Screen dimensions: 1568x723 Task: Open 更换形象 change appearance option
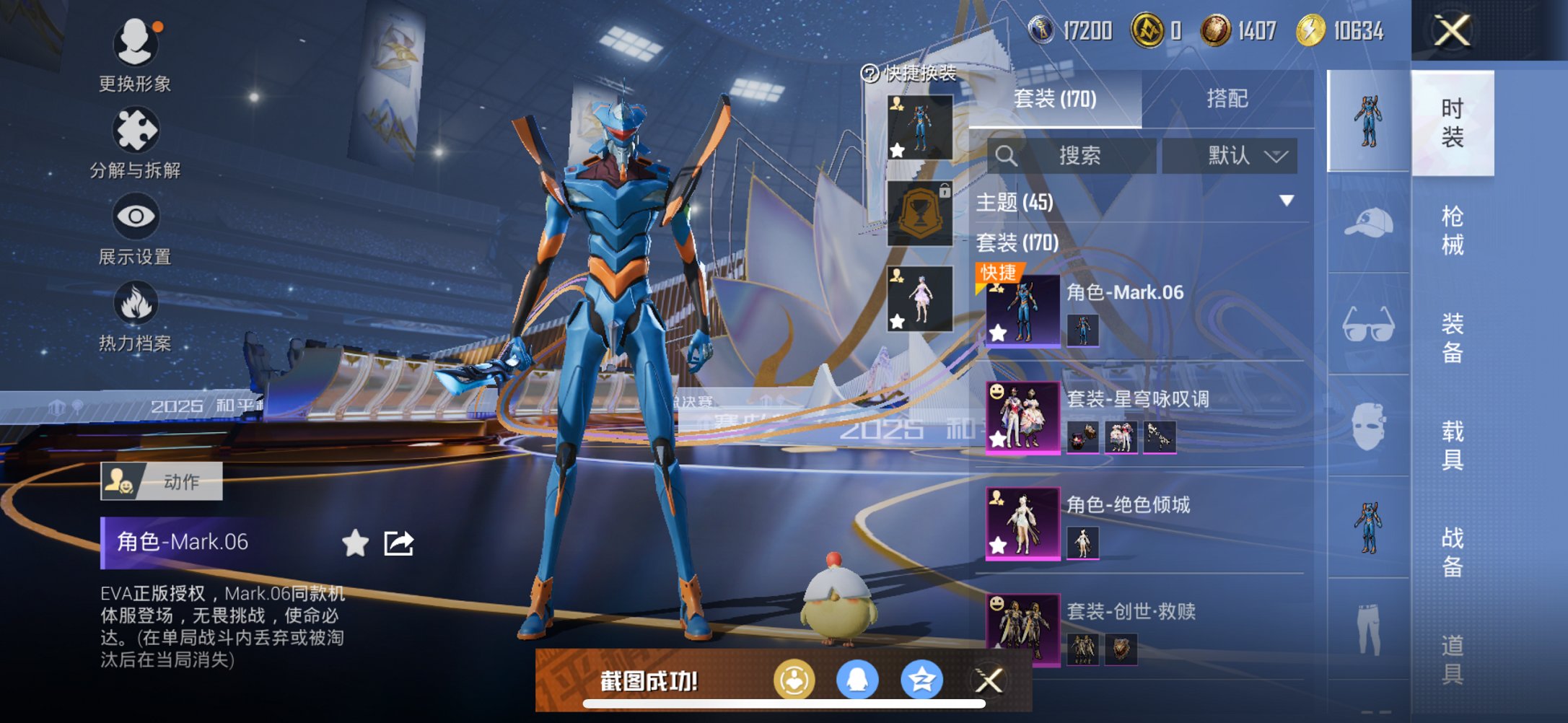click(x=135, y=56)
